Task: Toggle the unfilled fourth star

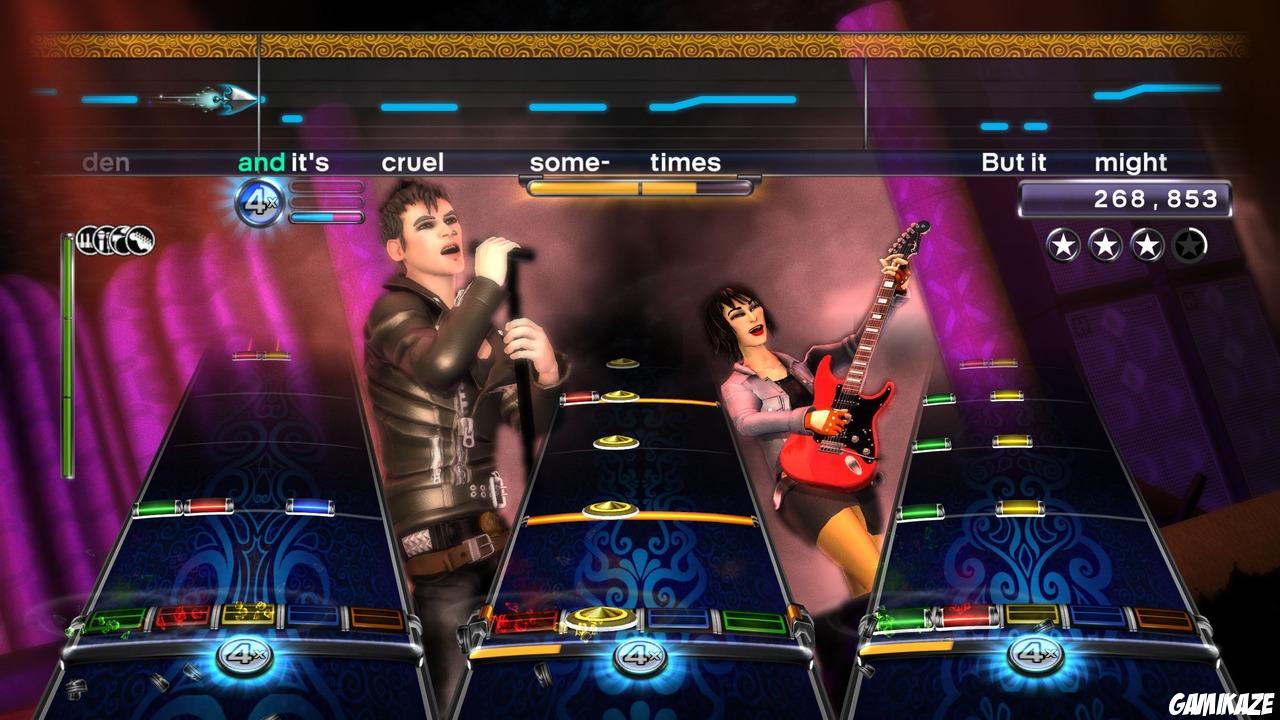Action: pyautogui.click(x=1188, y=244)
